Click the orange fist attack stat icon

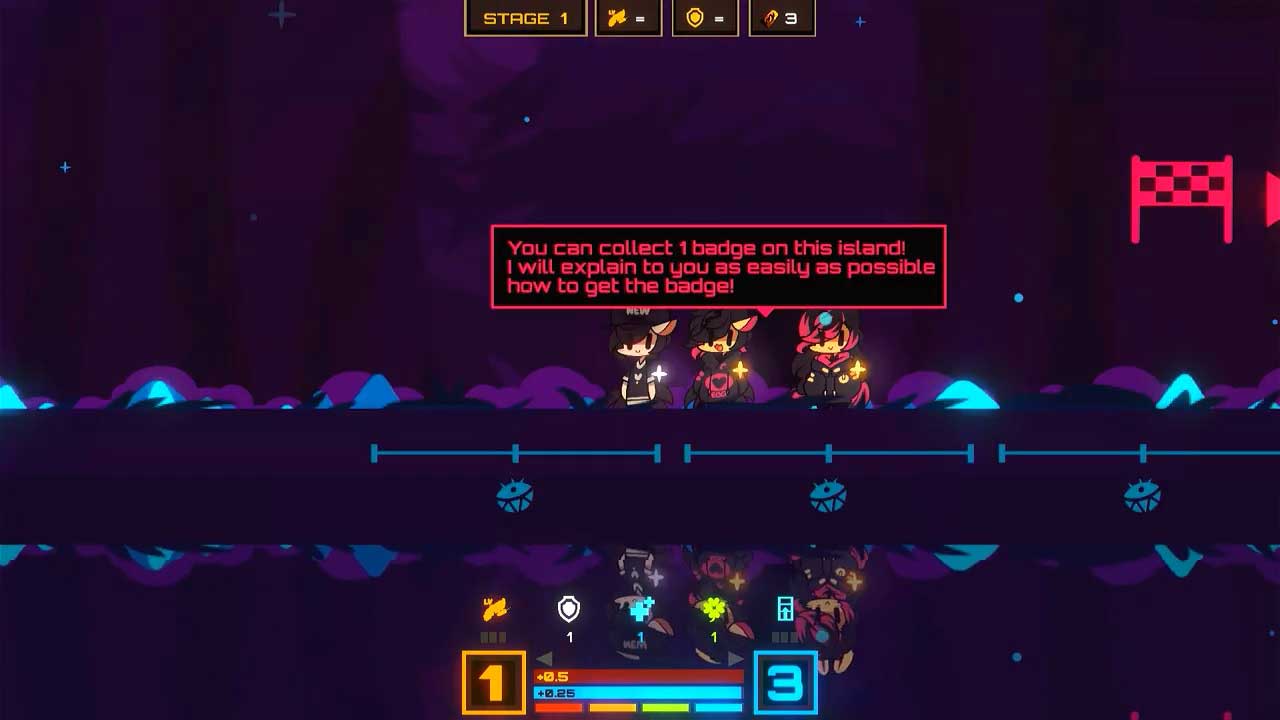click(x=495, y=608)
